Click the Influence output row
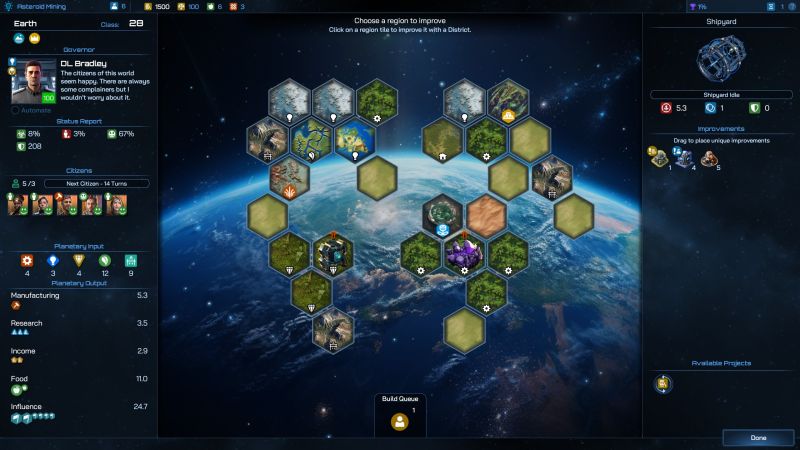 [x=79, y=411]
